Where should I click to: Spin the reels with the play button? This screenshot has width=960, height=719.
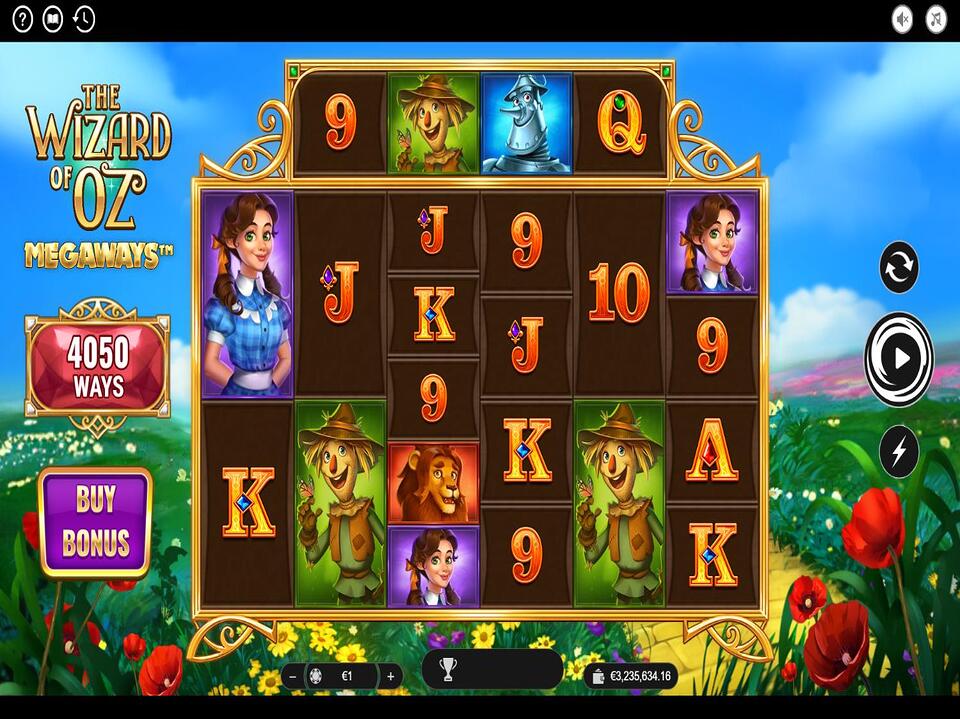coord(899,358)
